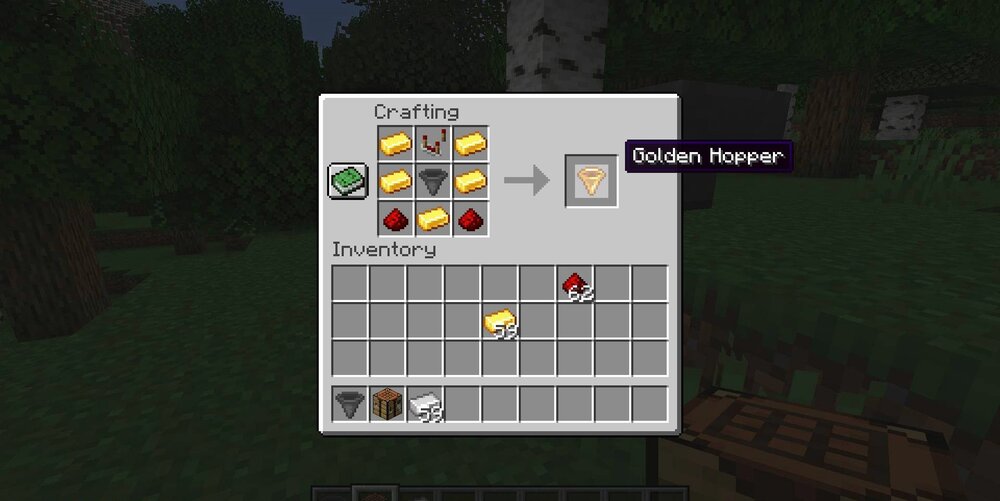The height and width of the screenshot is (501, 1000).
Task: Select the bottom-left redstone dust in the grid
Action: tap(396, 218)
